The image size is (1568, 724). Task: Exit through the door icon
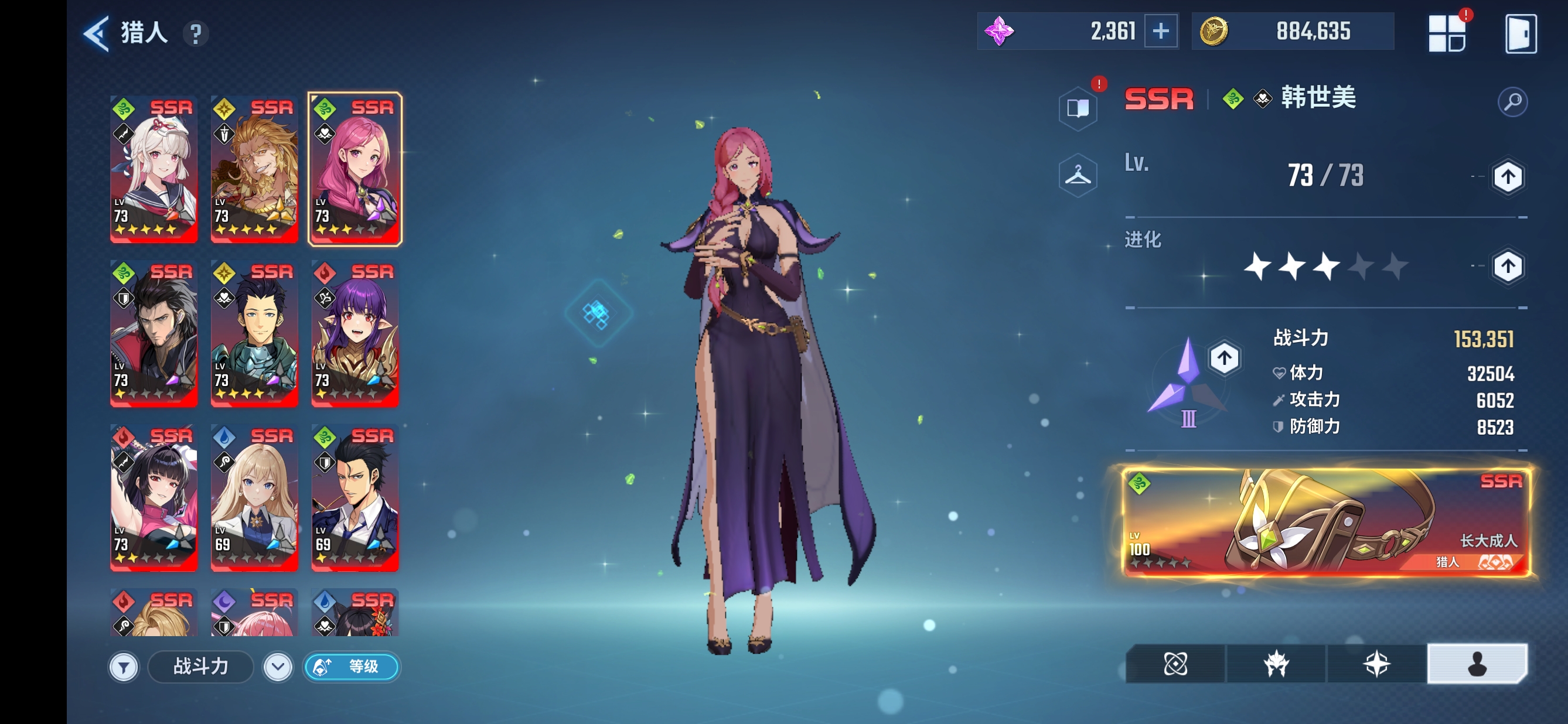coord(1520,33)
